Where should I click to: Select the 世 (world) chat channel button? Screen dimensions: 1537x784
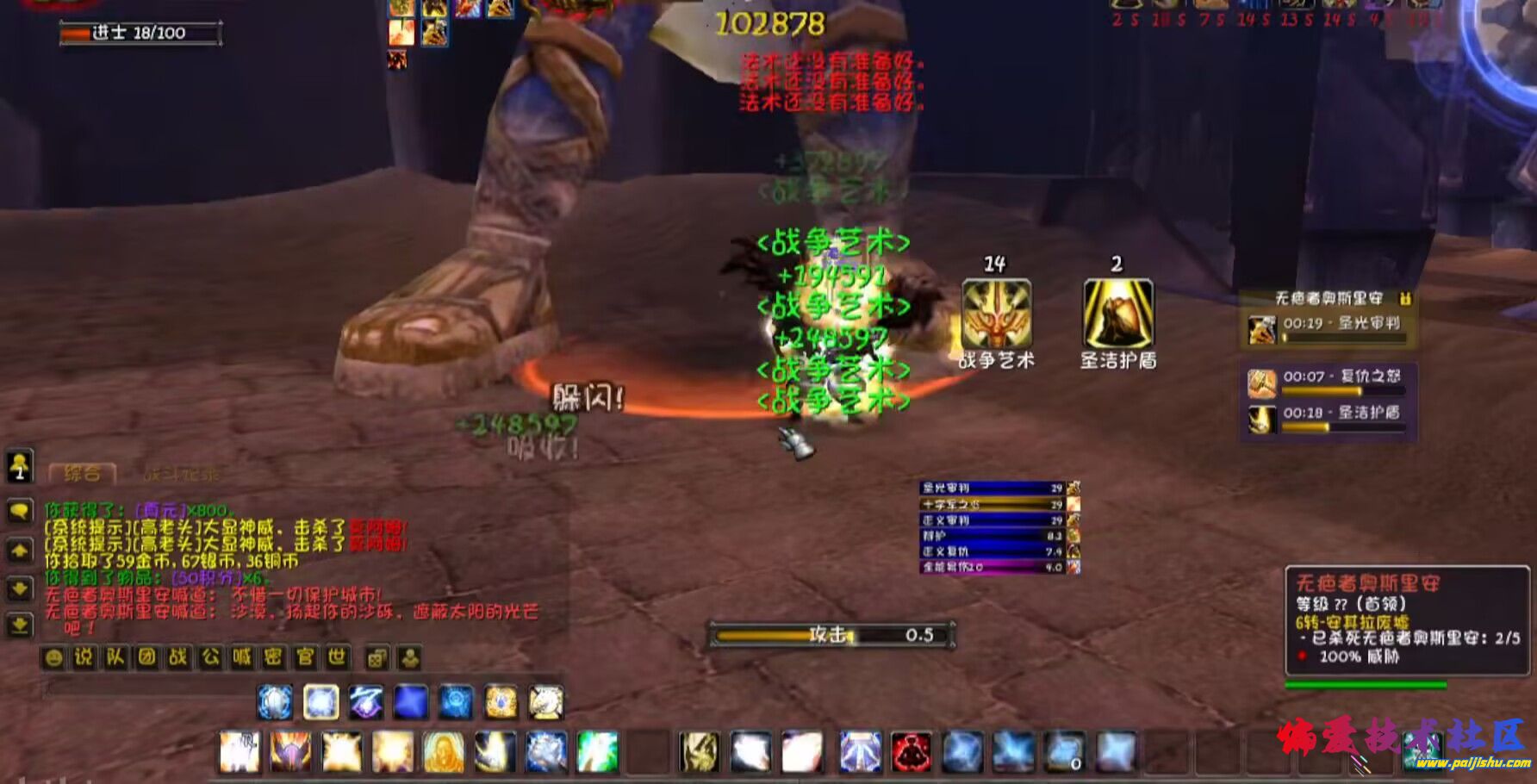point(337,658)
